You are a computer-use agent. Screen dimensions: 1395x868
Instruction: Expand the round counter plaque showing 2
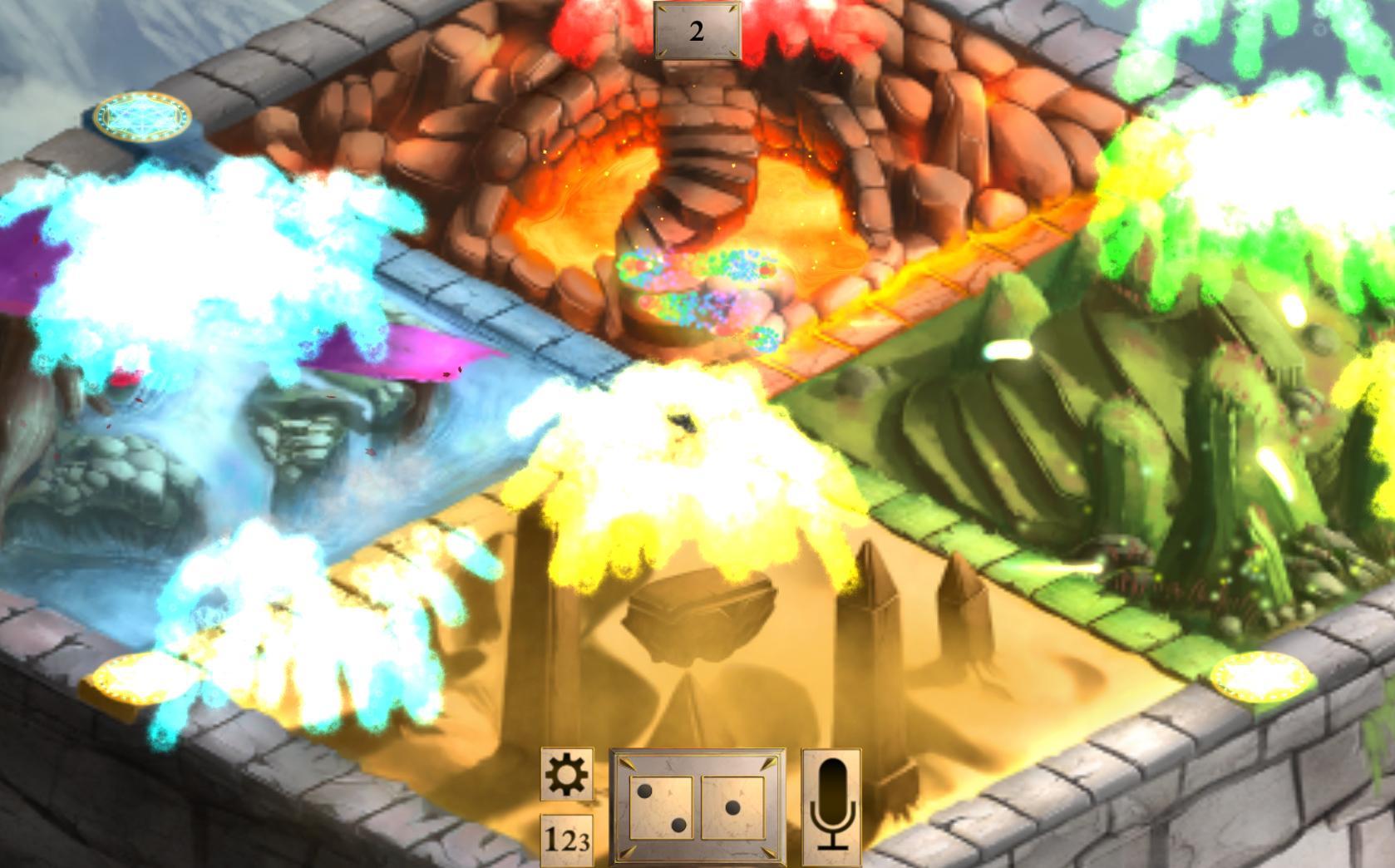click(695, 30)
